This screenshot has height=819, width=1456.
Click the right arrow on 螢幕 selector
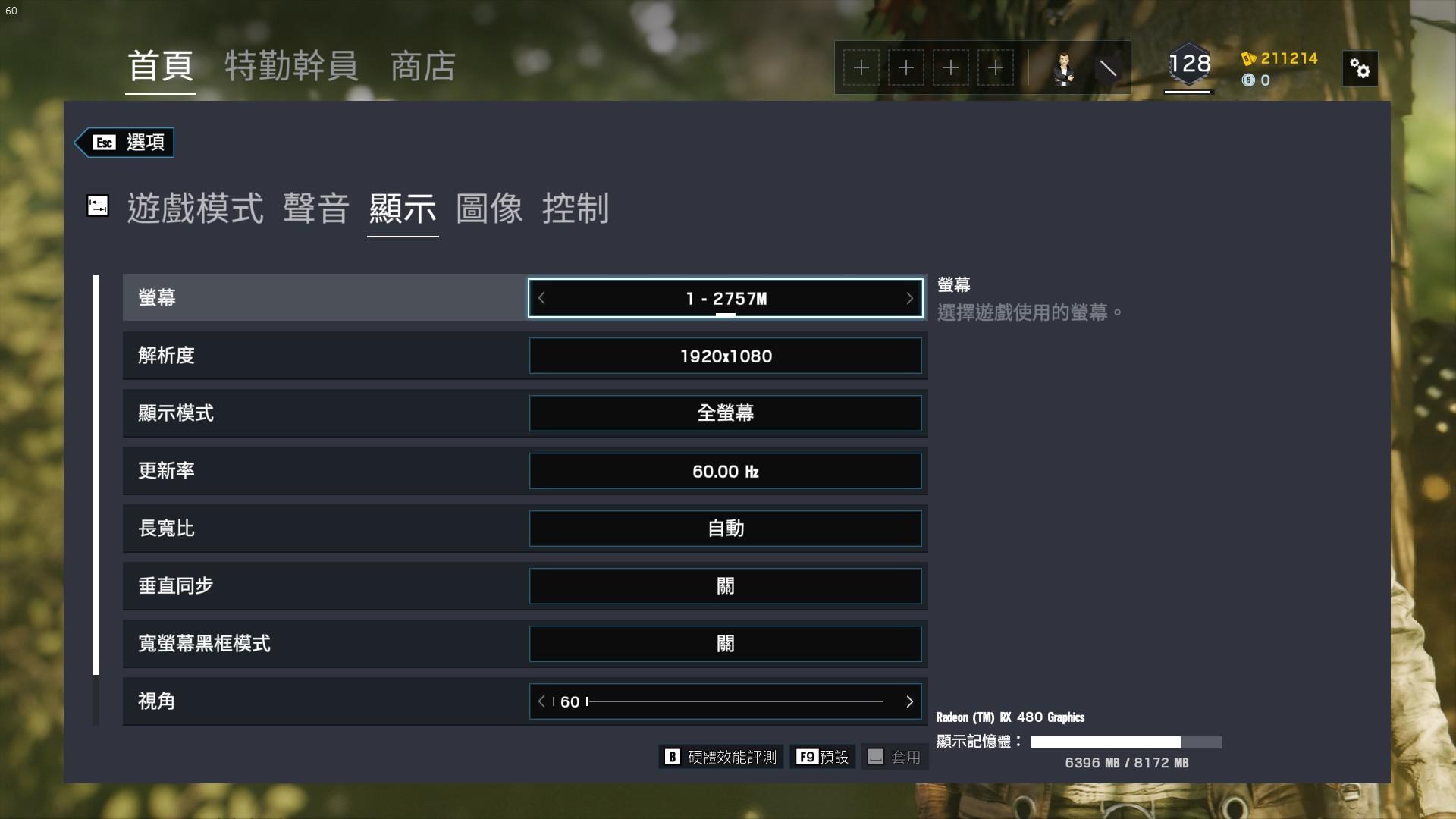point(909,298)
